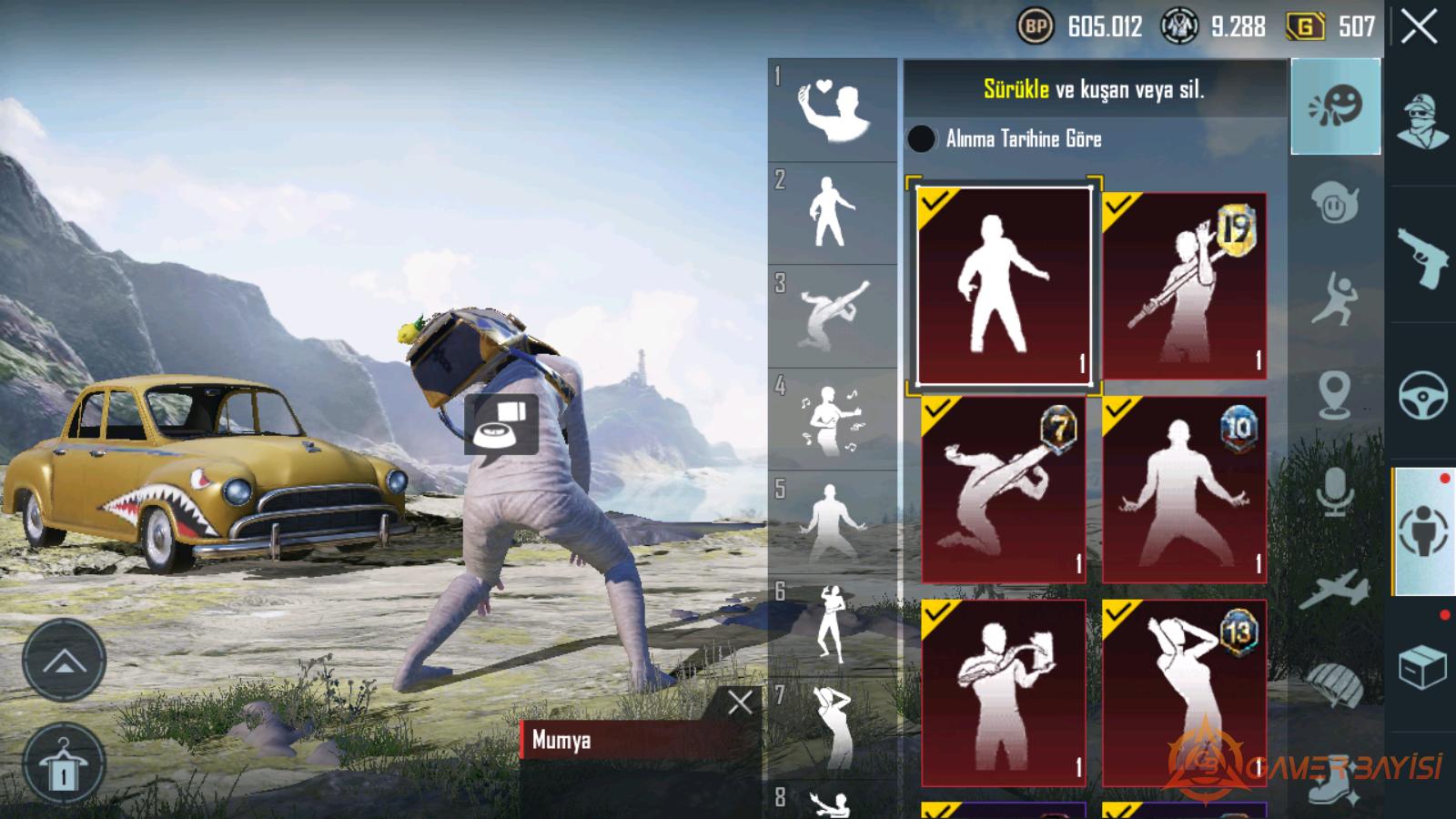Close the inventory screen with the top X
Screen dimensions: 1456x819
point(1419,27)
